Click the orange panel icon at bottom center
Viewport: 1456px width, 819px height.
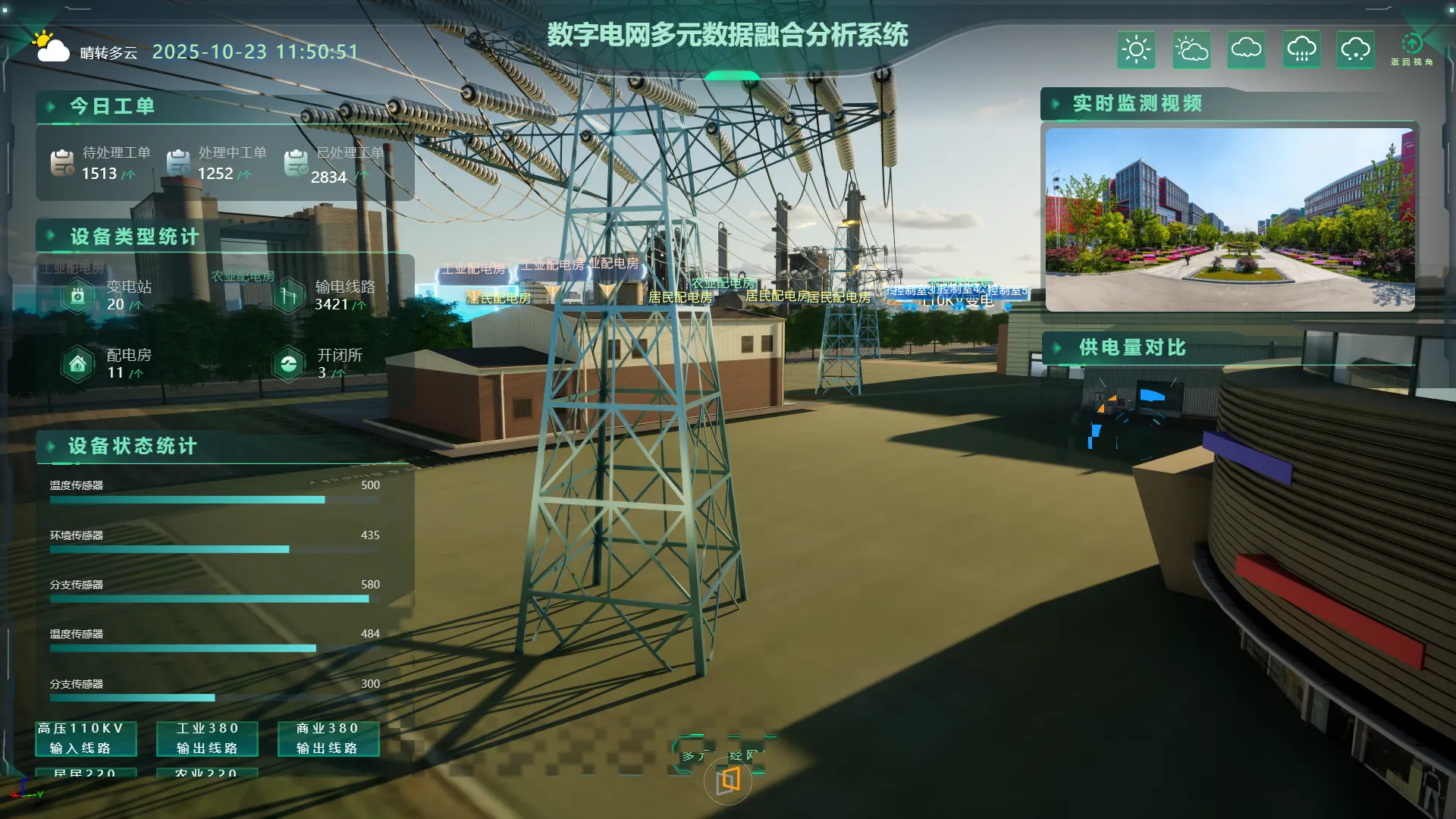click(728, 780)
